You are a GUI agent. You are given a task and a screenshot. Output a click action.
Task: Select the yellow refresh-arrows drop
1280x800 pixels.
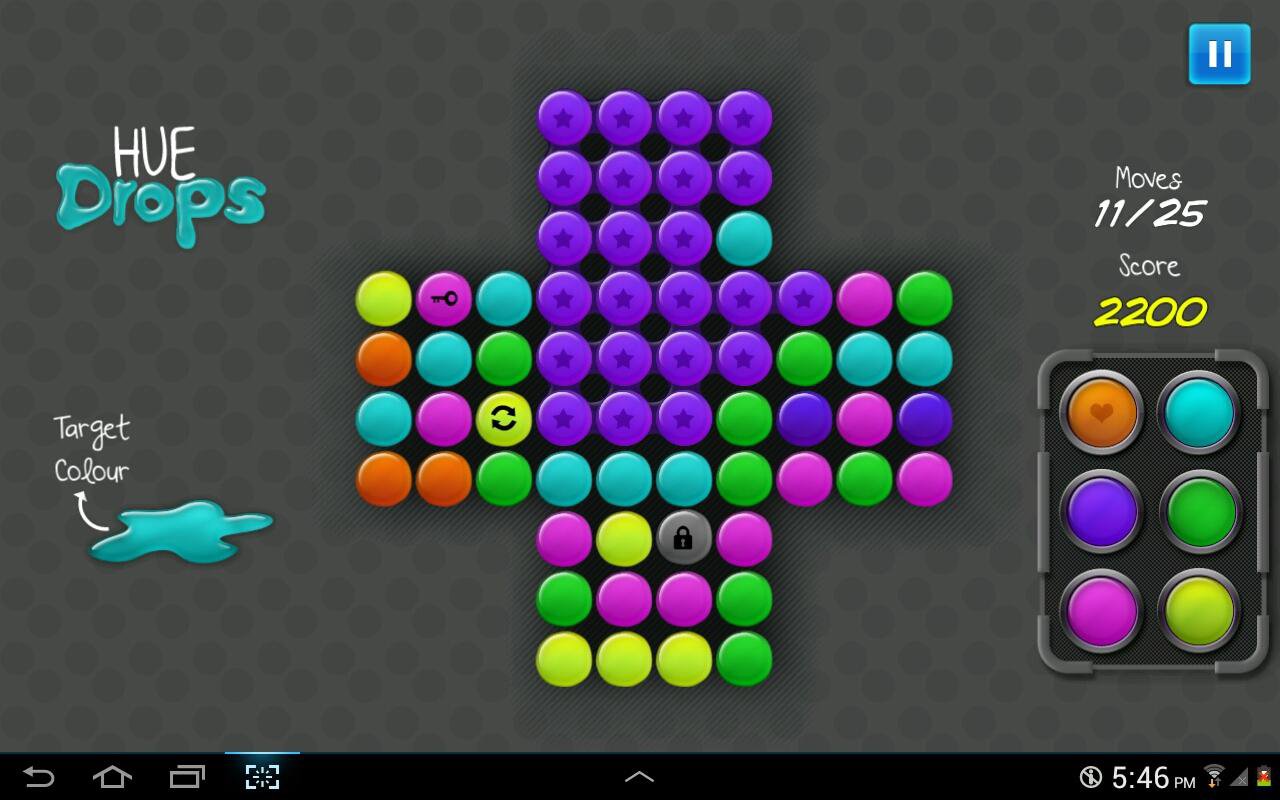click(x=504, y=418)
